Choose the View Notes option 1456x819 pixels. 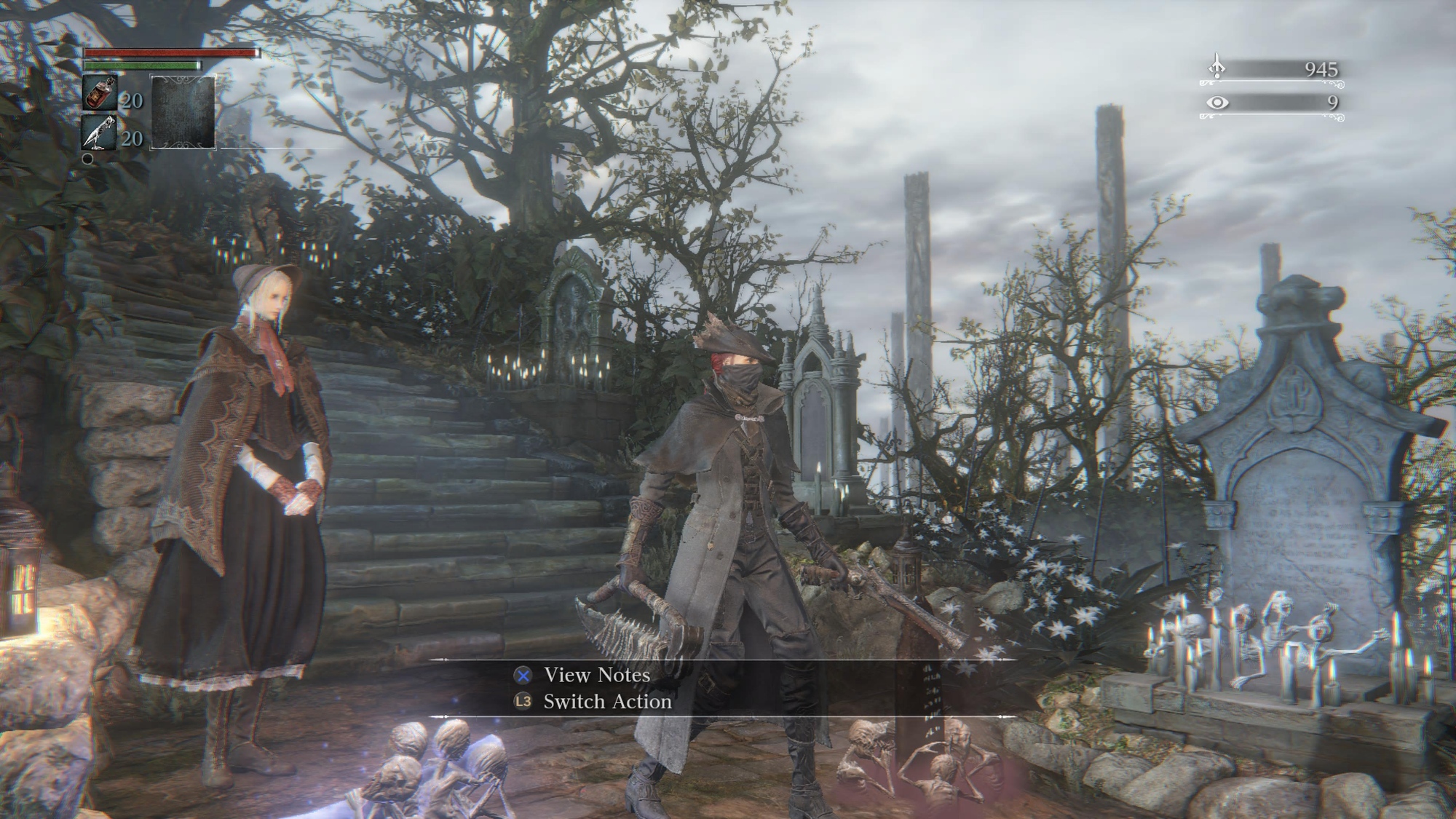(x=596, y=676)
